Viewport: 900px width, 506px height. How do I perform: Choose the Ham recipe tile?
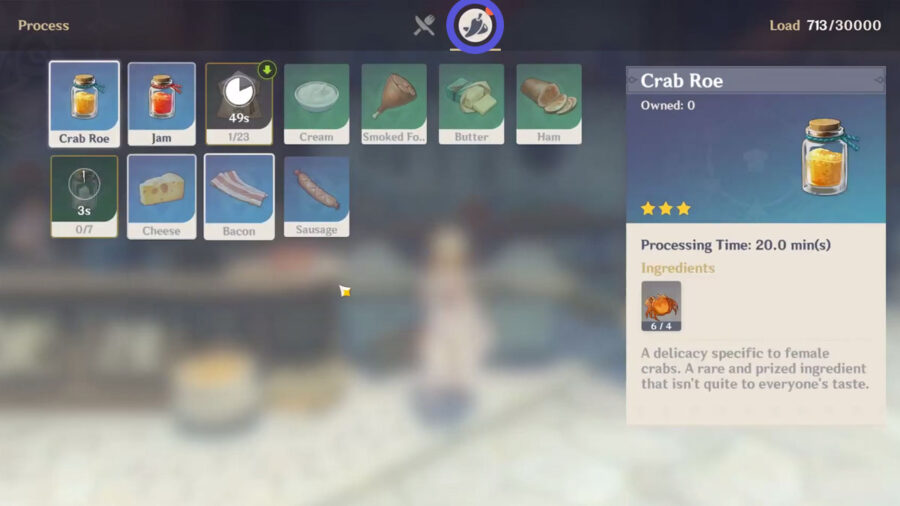[549, 104]
